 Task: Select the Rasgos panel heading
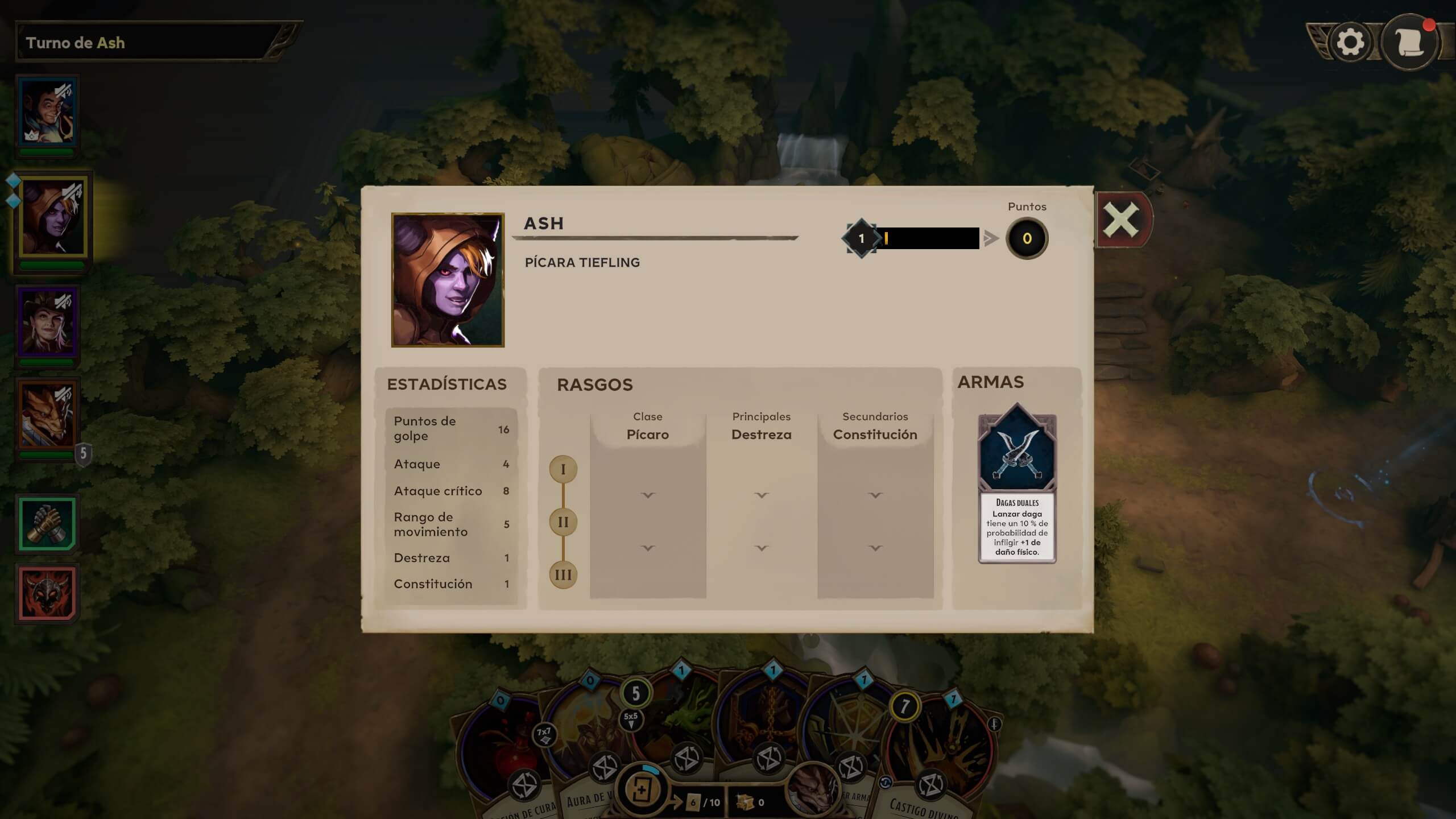pos(594,384)
